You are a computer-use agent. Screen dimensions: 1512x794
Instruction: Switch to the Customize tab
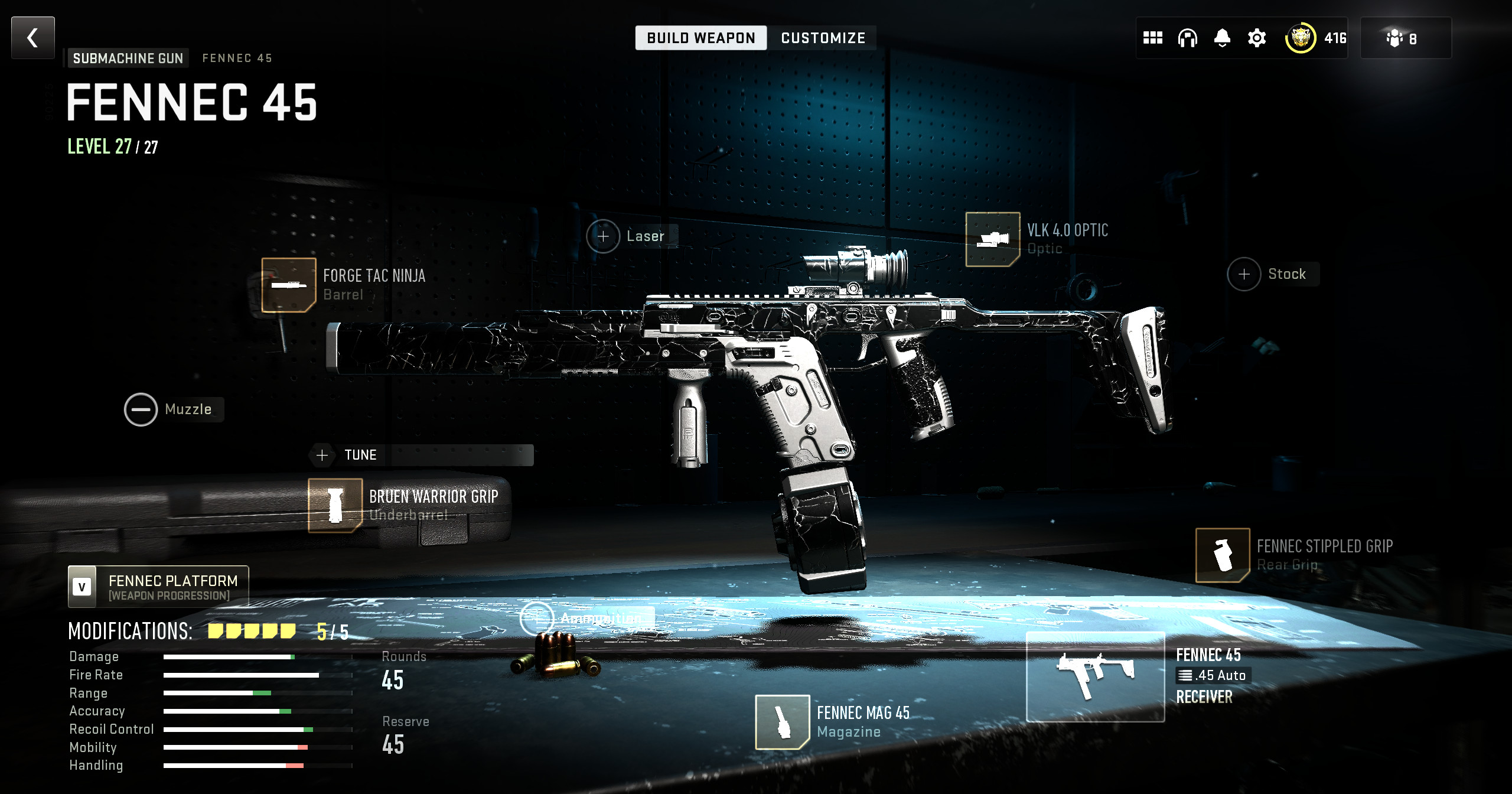pyautogui.click(x=823, y=38)
